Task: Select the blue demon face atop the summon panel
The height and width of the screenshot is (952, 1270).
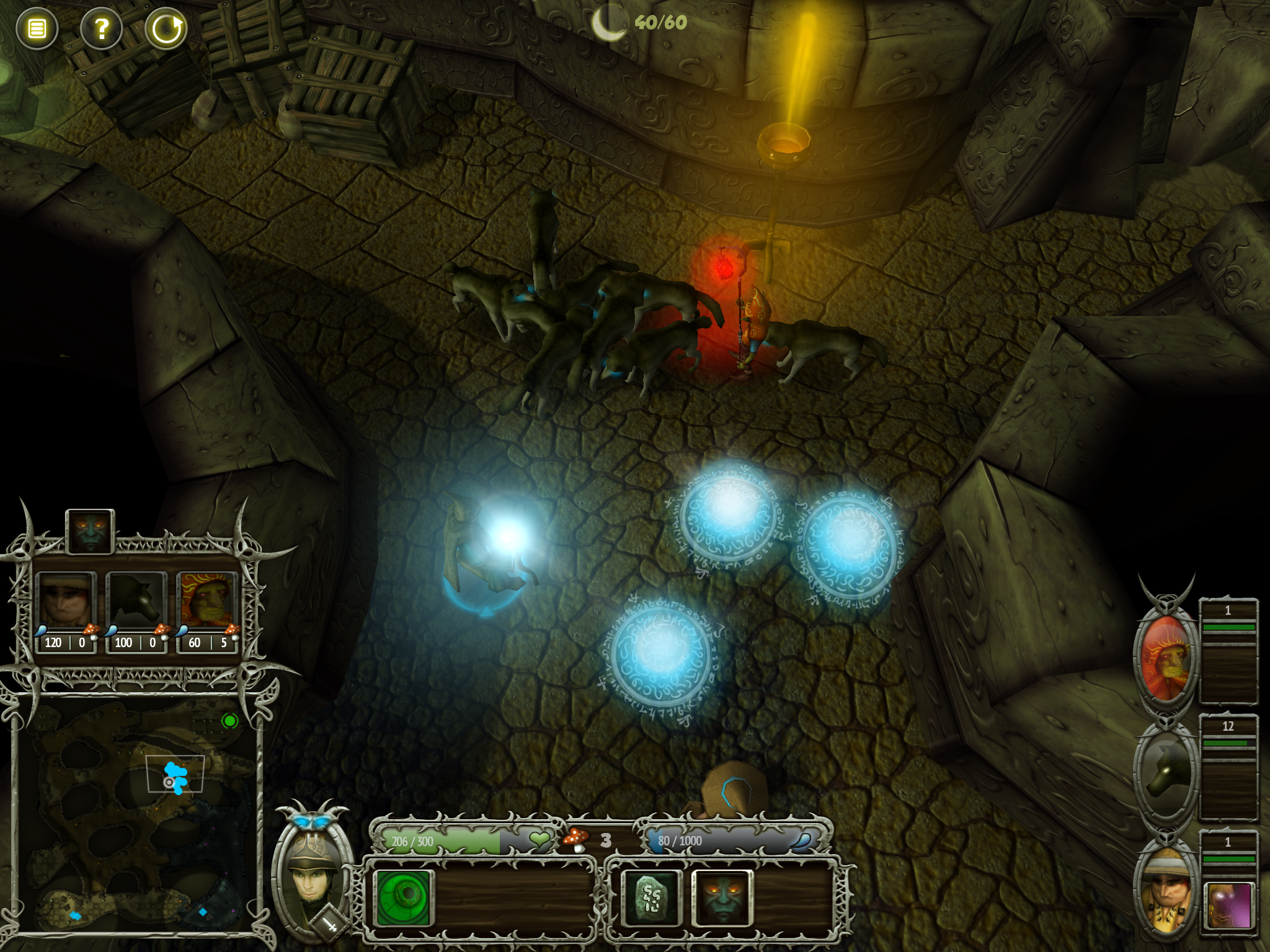Action: click(x=90, y=531)
